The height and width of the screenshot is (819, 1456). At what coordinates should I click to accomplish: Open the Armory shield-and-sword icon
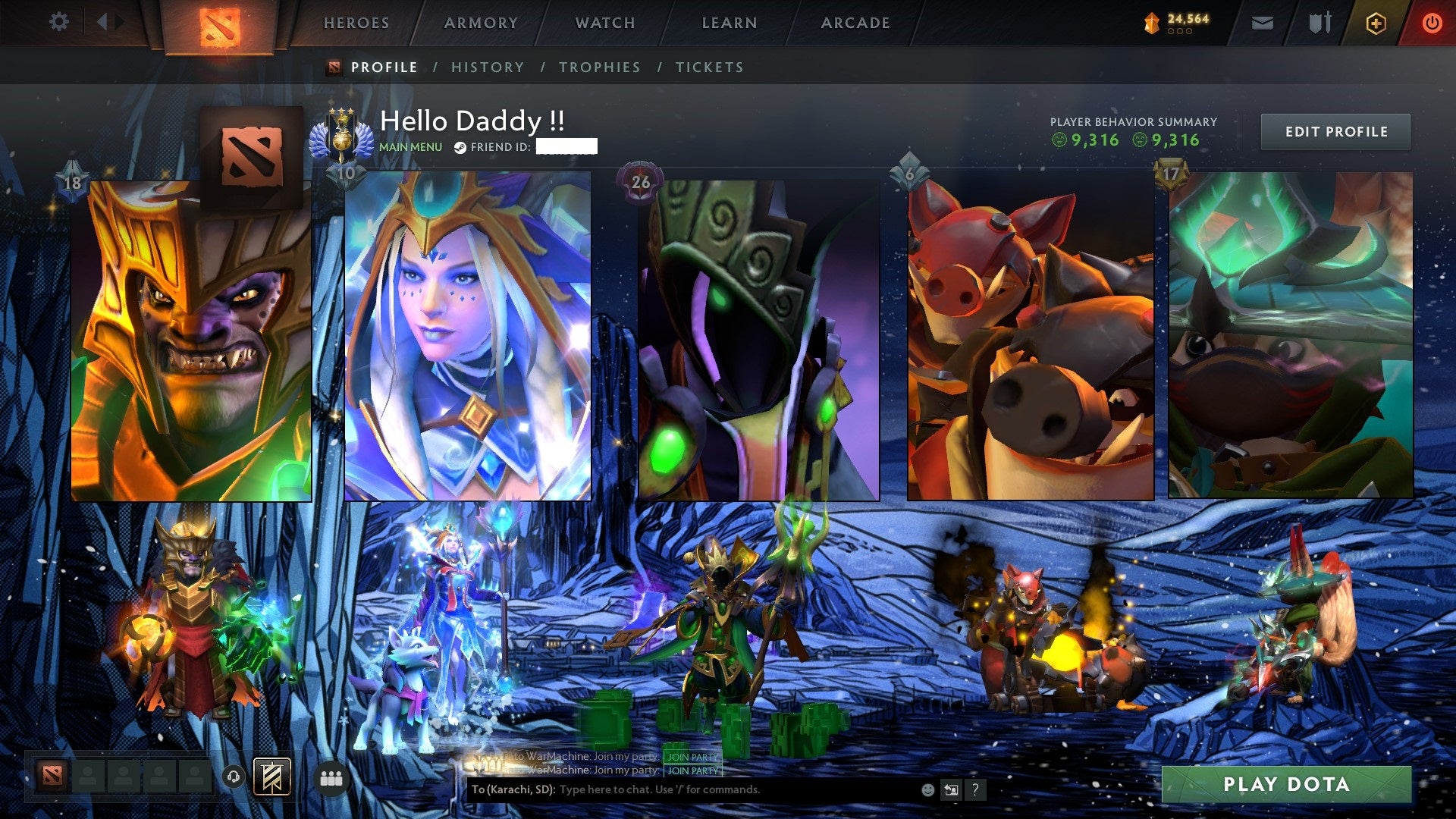point(1317,23)
